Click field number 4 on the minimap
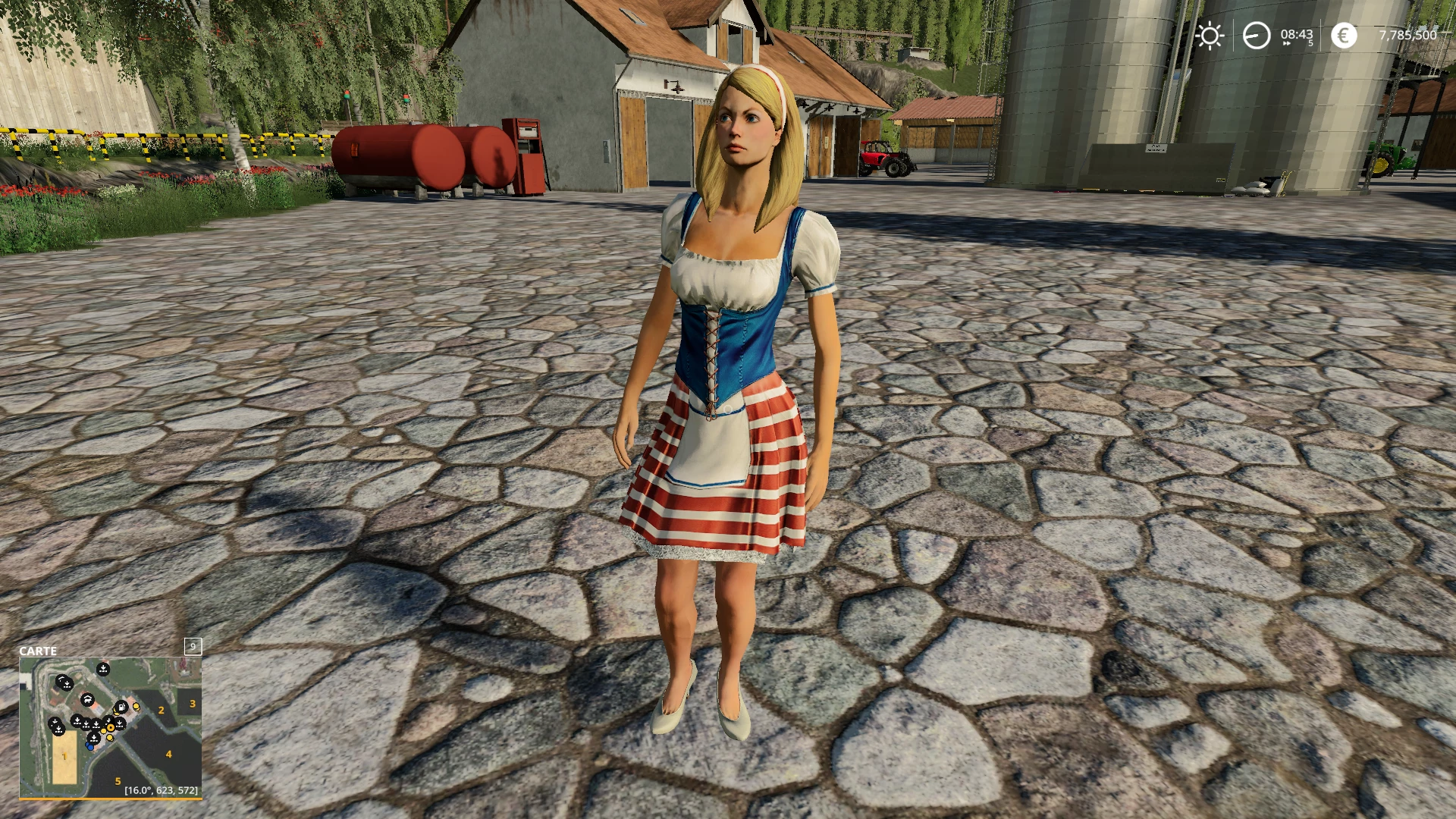This screenshot has height=819, width=1456. coord(168,754)
